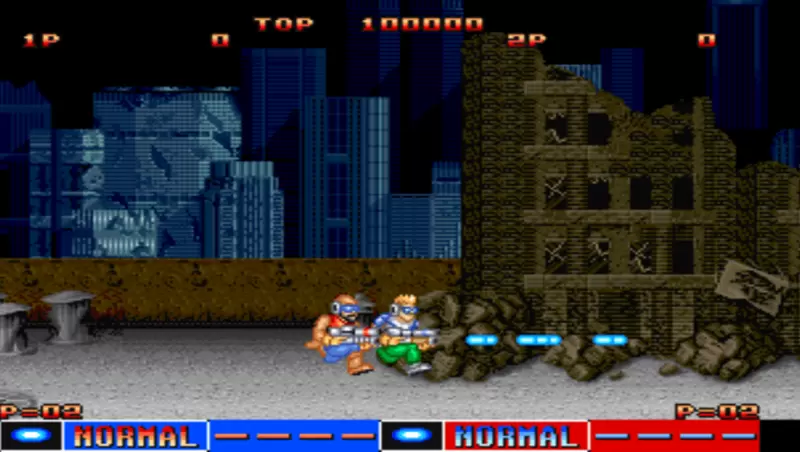Choose the red NORMAL weapon label
This screenshot has height=452, width=800.
click(x=516, y=436)
